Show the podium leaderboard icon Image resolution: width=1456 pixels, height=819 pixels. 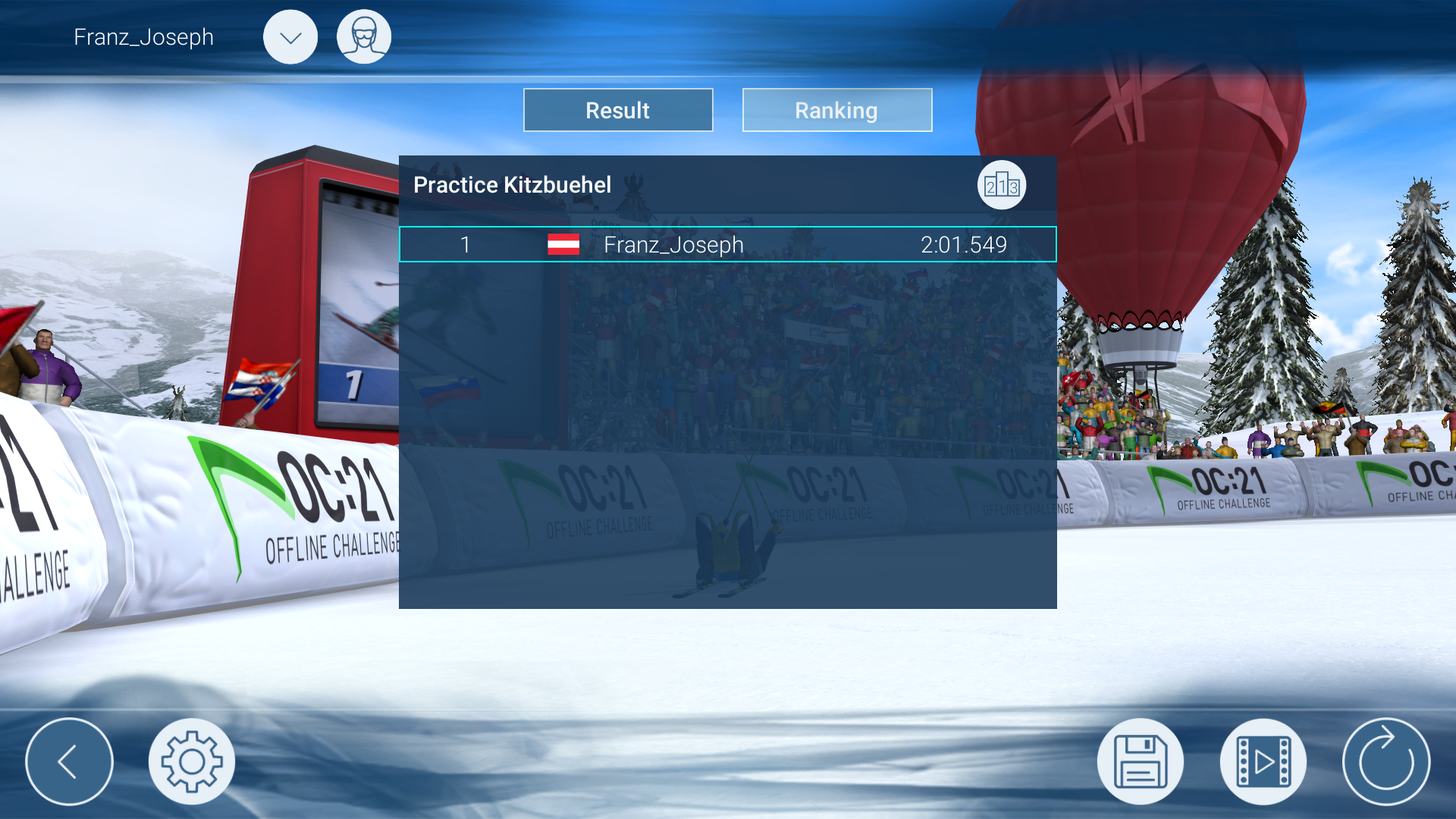[1001, 185]
